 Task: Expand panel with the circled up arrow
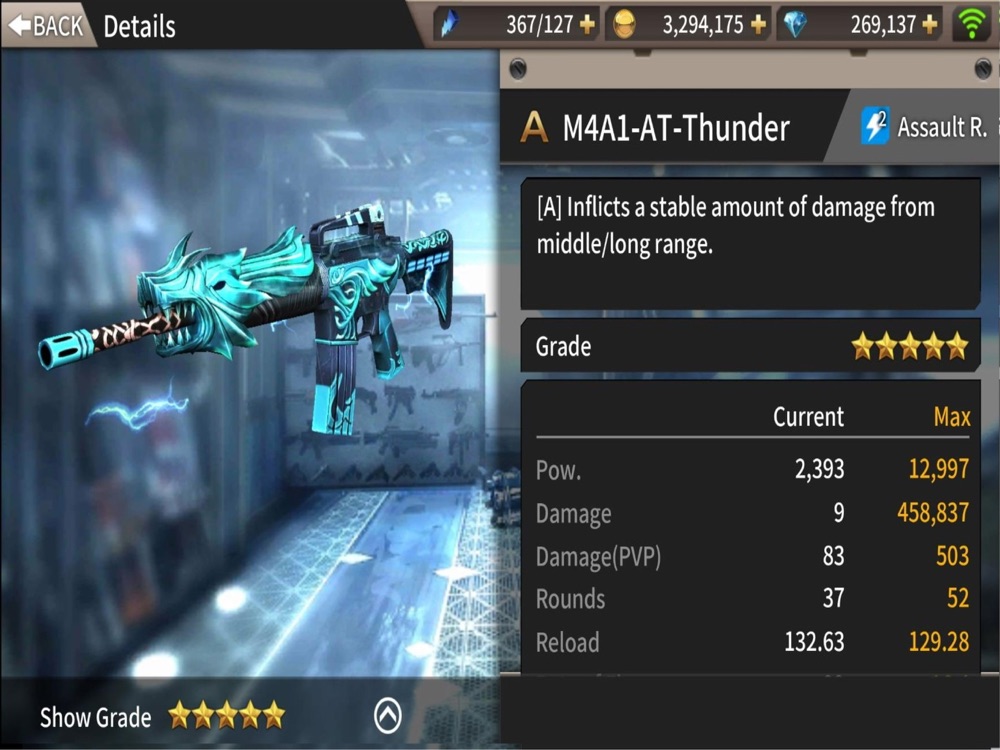click(x=387, y=715)
